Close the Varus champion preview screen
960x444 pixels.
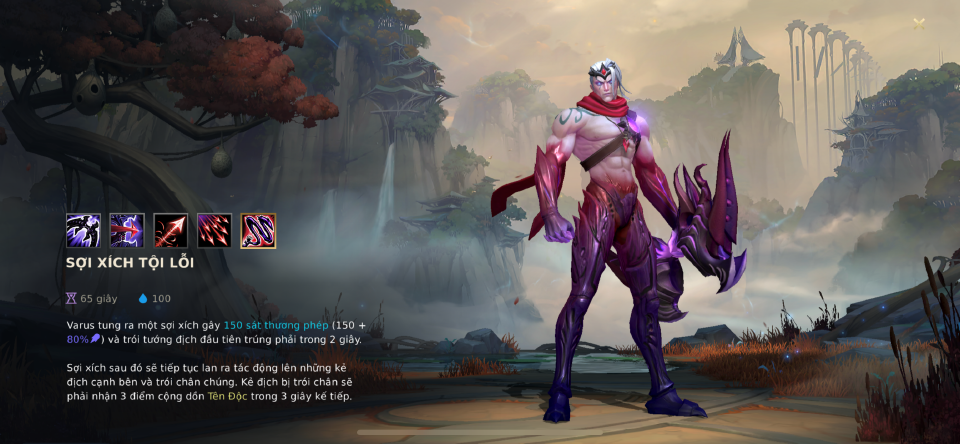(919, 24)
